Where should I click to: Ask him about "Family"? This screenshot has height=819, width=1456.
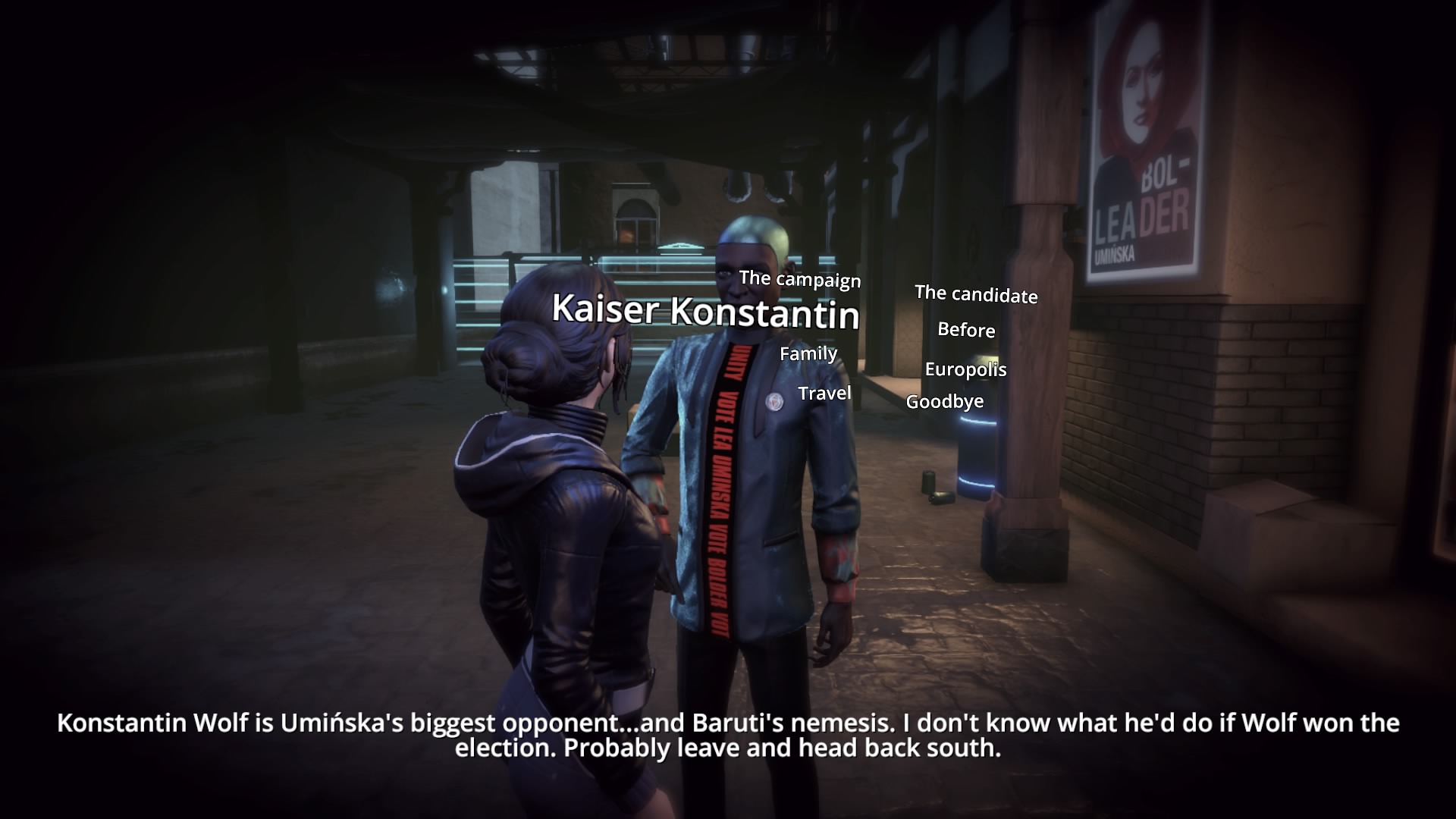point(808,353)
